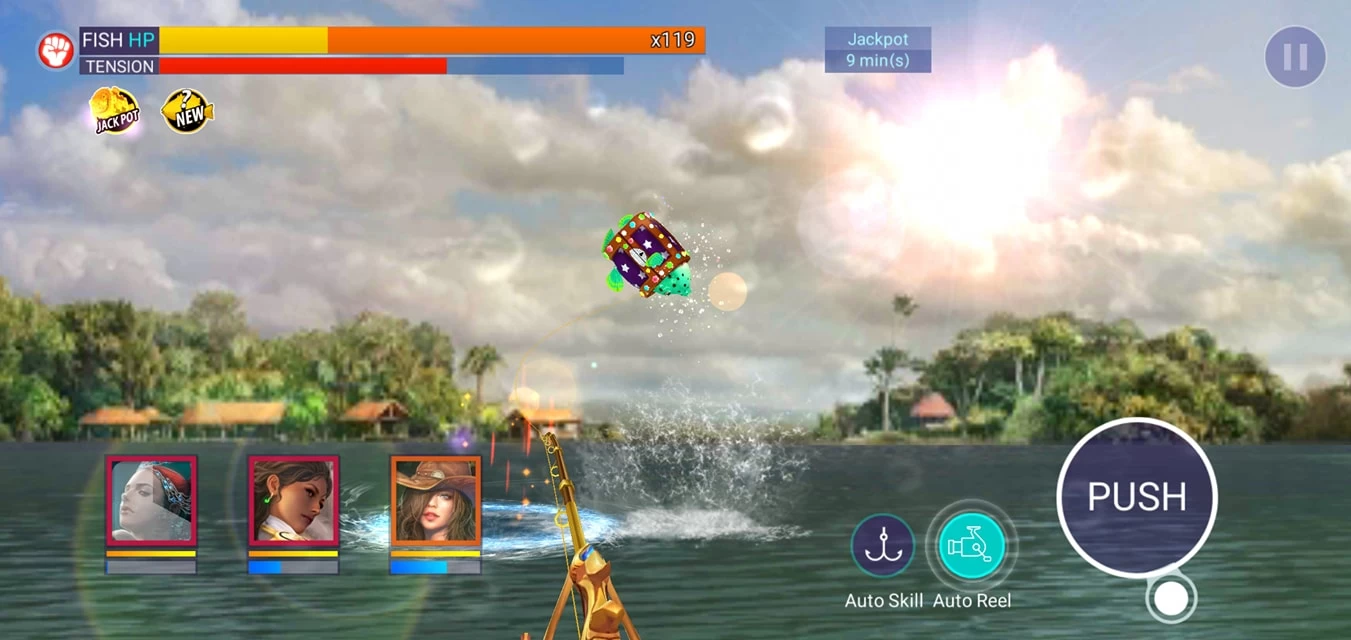Tap the big PUSH button
The height and width of the screenshot is (640, 1351).
[x=1136, y=497]
